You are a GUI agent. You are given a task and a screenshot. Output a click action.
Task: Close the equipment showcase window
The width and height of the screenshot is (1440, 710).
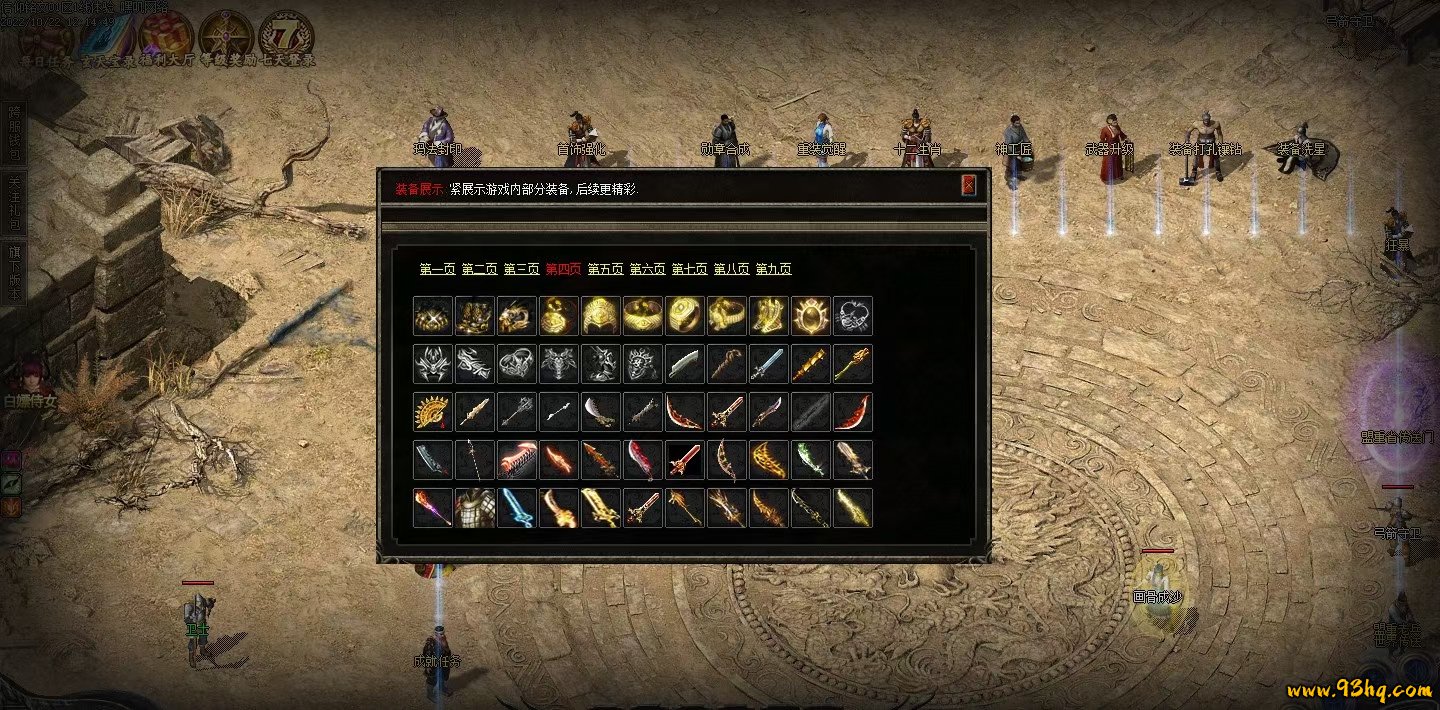(968, 186)
